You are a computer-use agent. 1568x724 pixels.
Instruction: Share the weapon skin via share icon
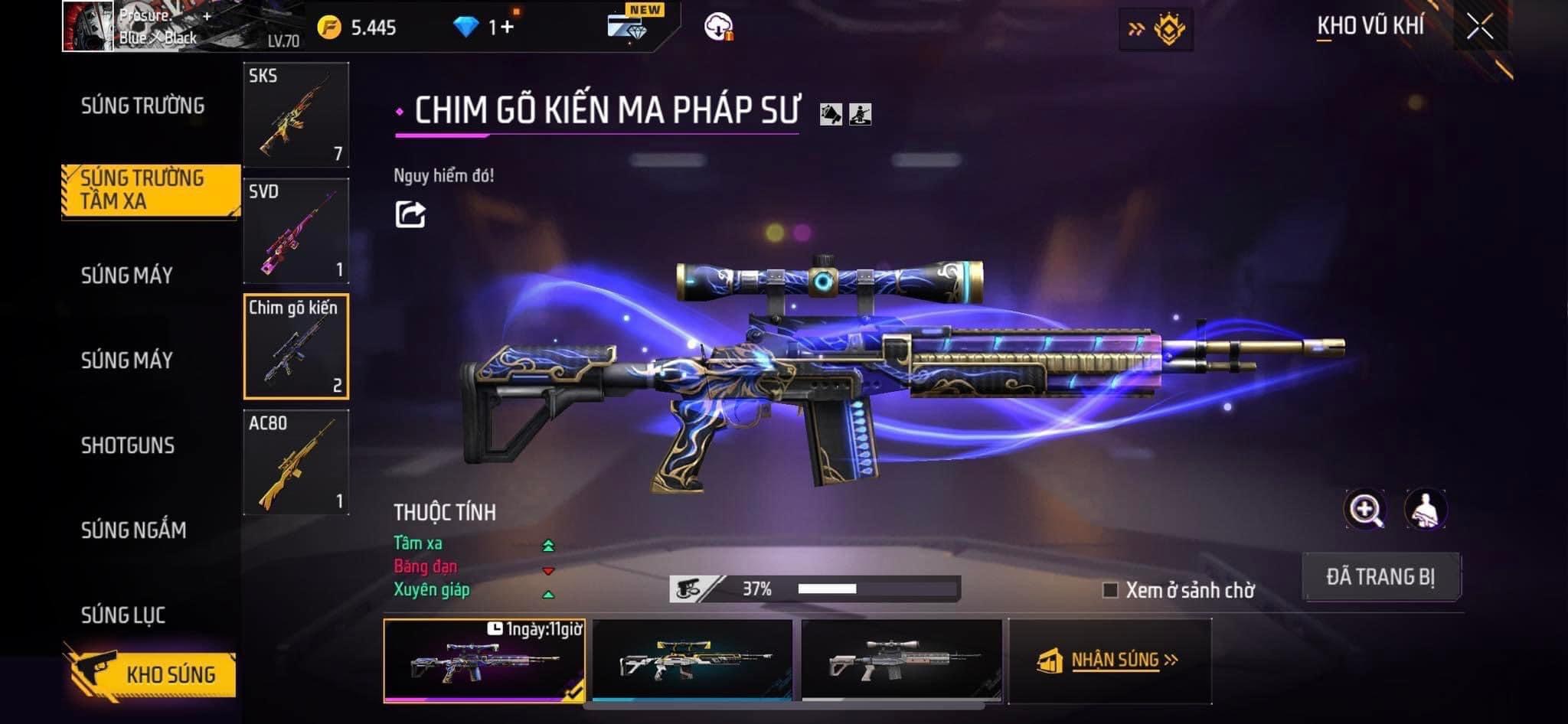click(x=410, y=214)
